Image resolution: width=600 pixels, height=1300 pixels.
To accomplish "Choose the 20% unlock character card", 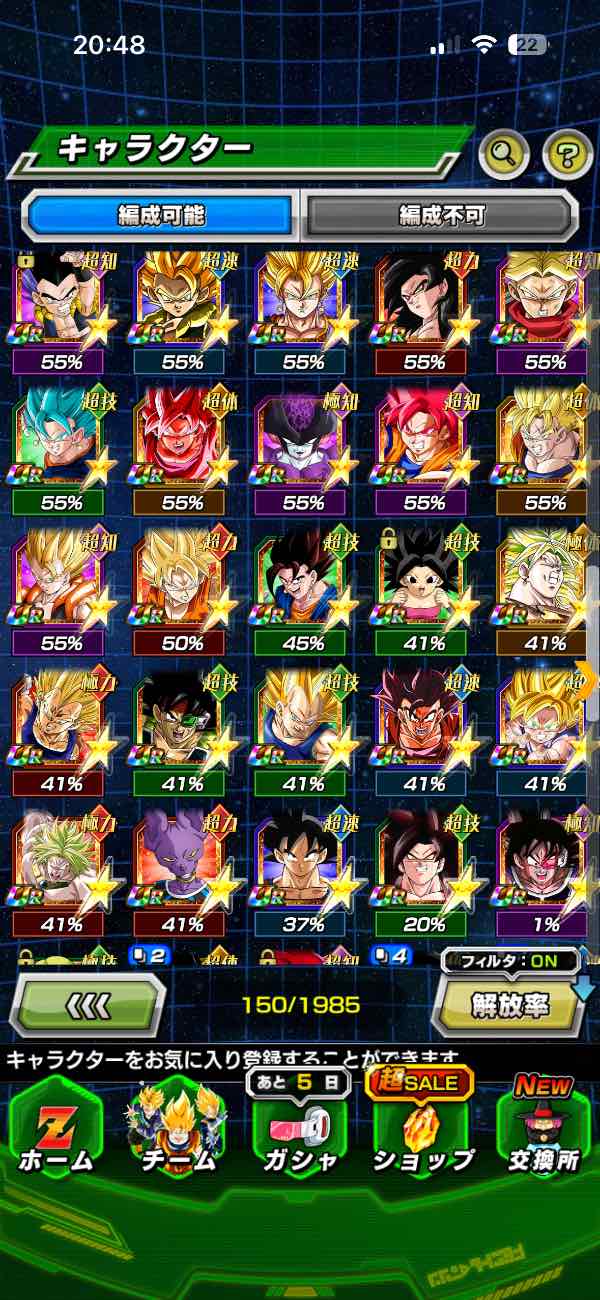I will tap(424, 872).
